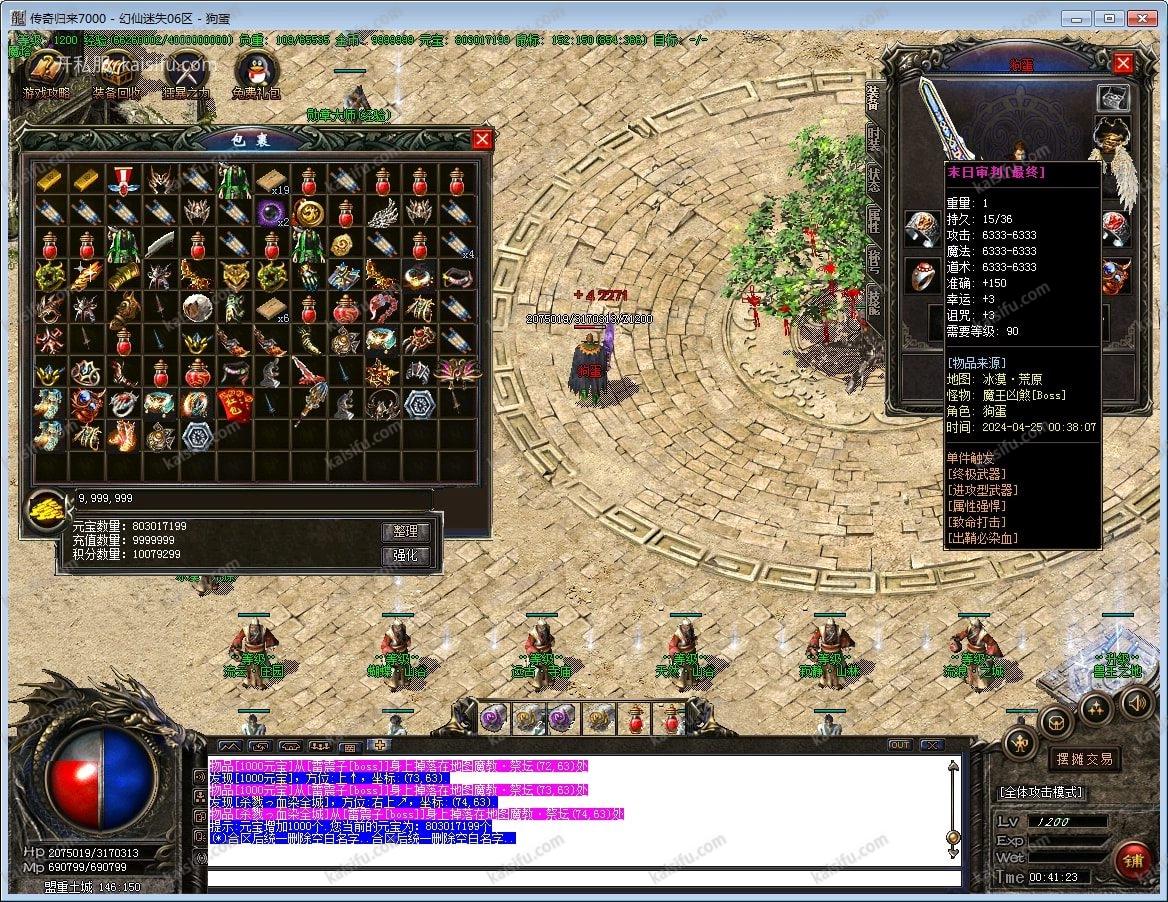1168x902 pixels.
Task: Minimize the game window
Action: click(1076, 18)
